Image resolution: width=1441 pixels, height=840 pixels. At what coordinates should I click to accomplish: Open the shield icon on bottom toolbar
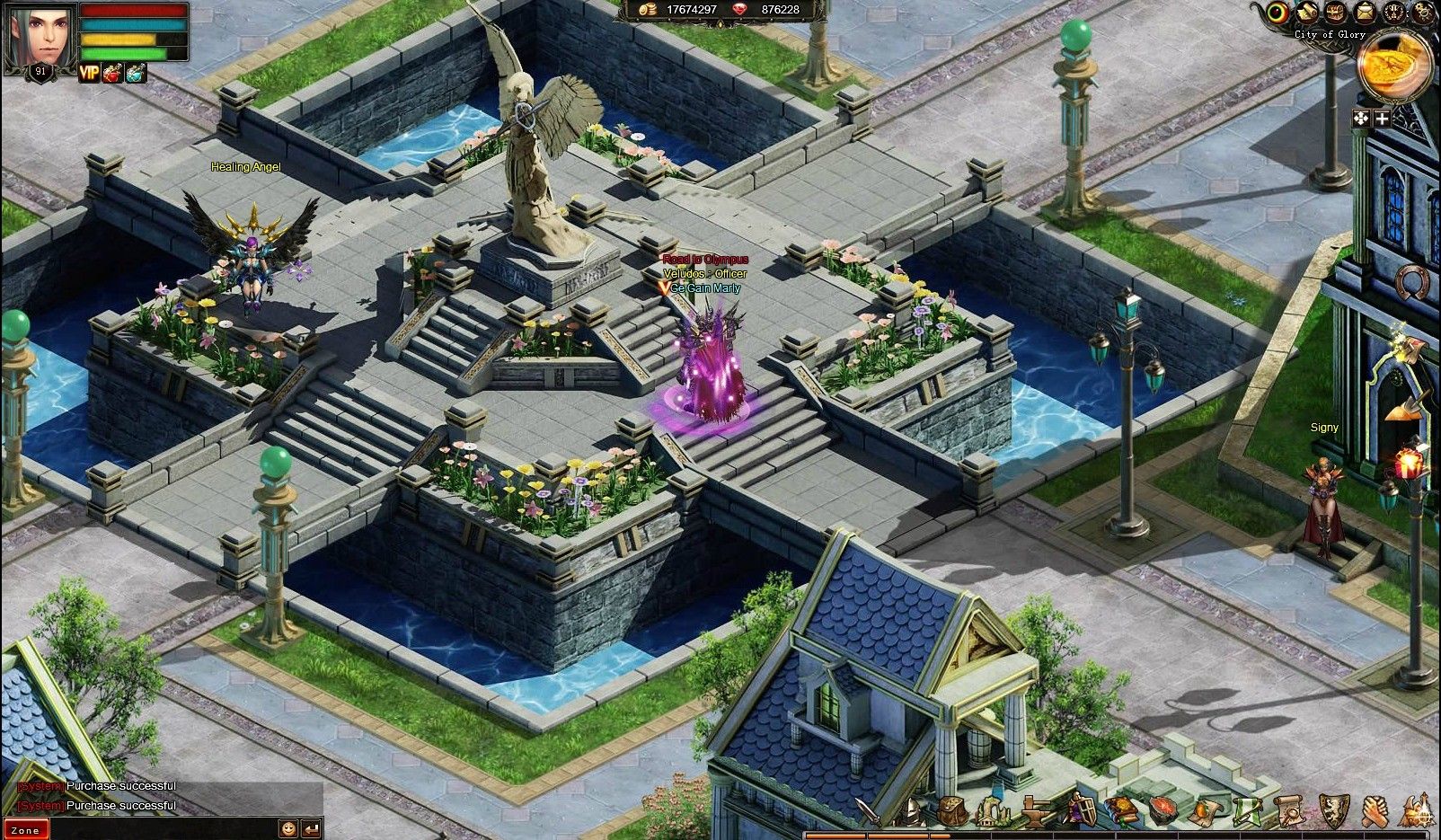coord(1333,809)
